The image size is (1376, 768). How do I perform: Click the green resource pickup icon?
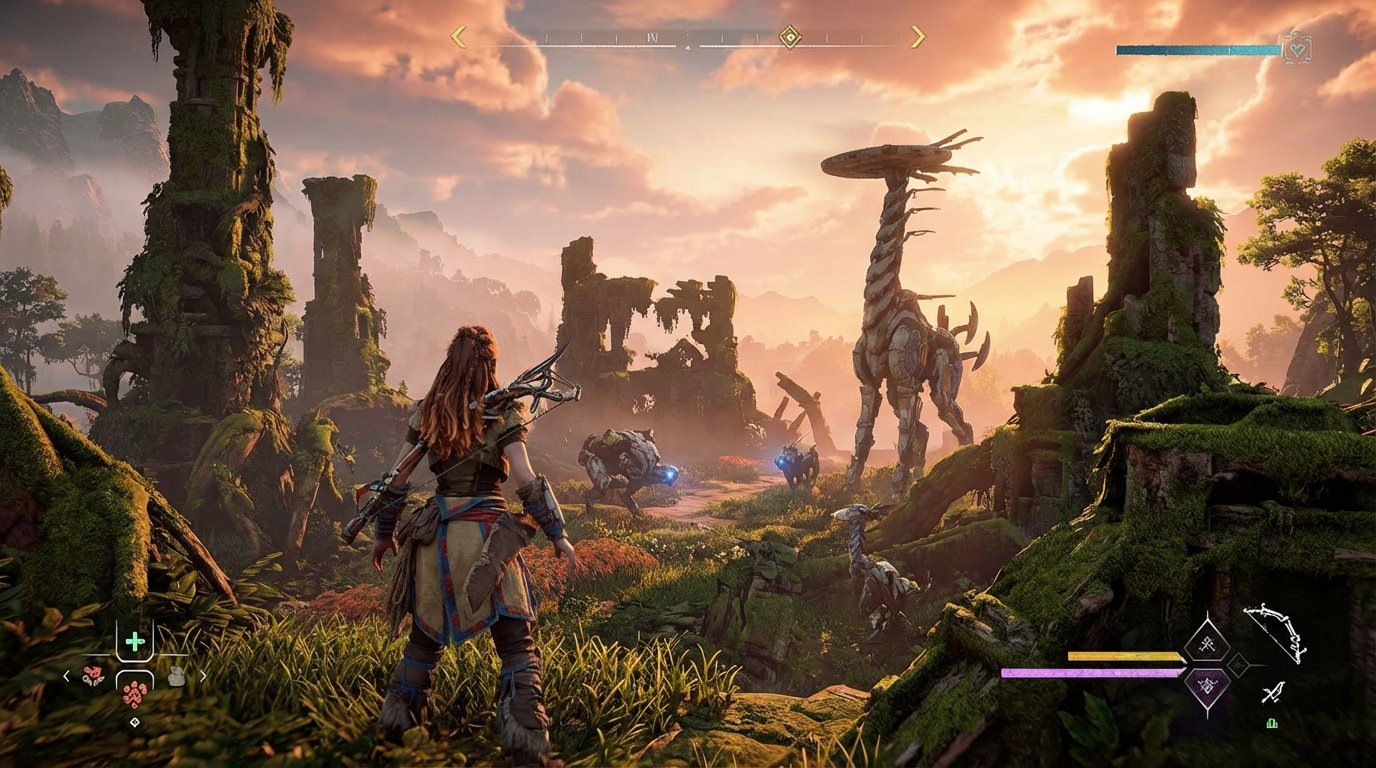point(1272,723)
